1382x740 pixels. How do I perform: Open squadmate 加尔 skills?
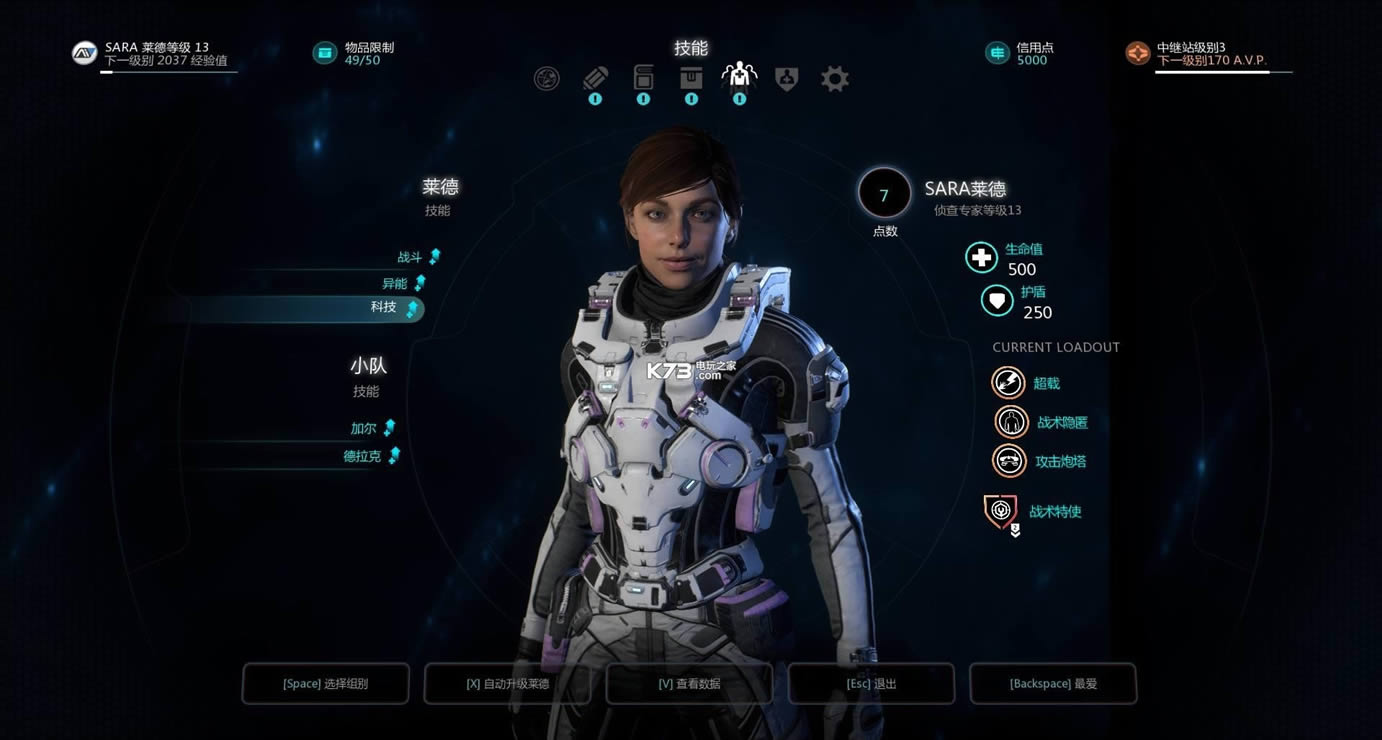tap(364, 428)
